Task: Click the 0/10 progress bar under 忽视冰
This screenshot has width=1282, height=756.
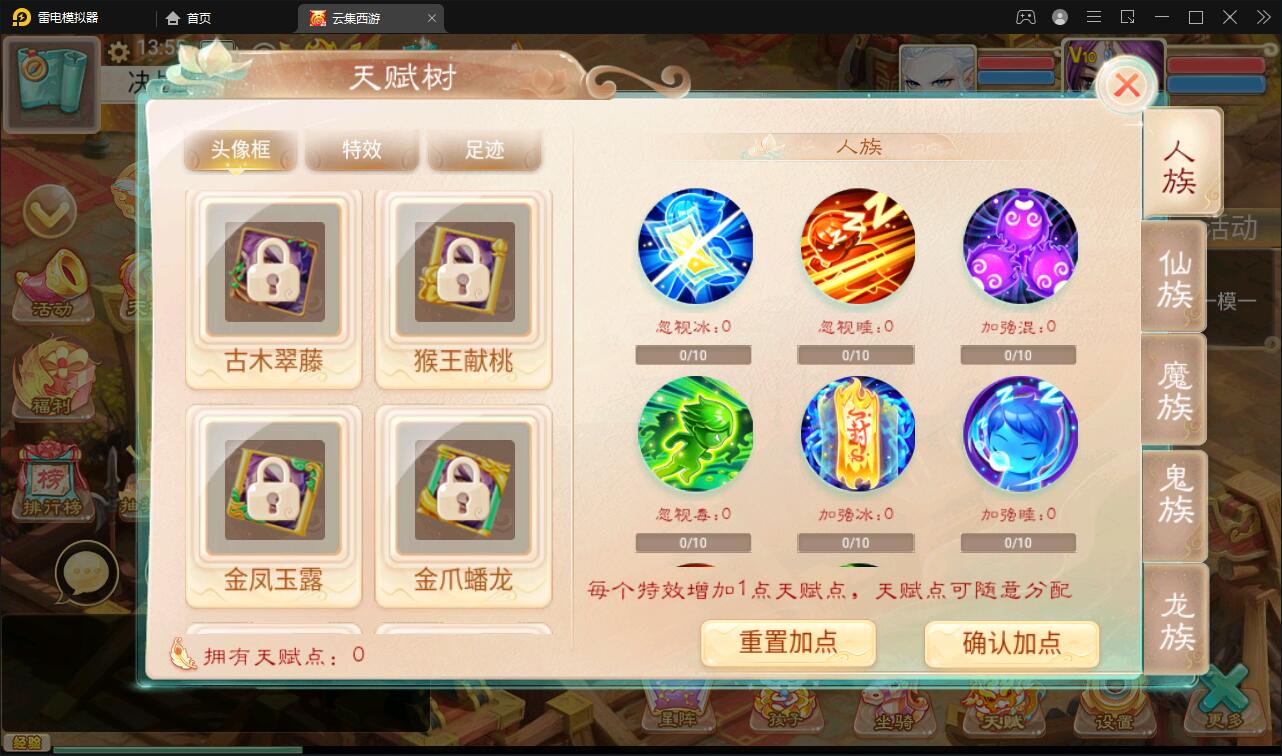Action: [693, 354]
